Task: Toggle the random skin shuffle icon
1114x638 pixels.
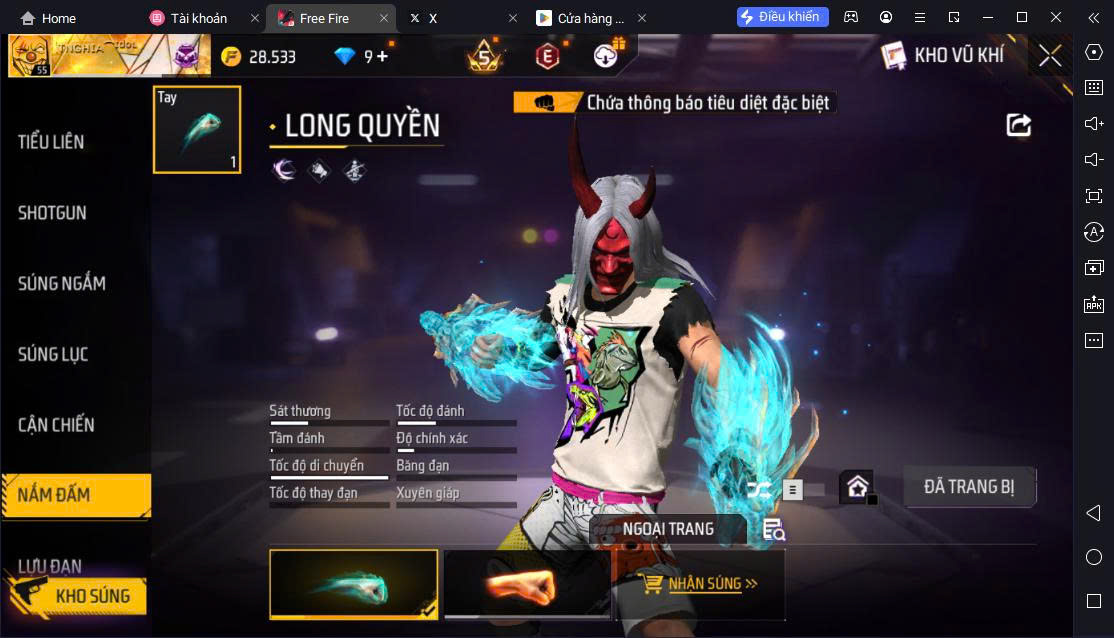Action: coord(759,489)
